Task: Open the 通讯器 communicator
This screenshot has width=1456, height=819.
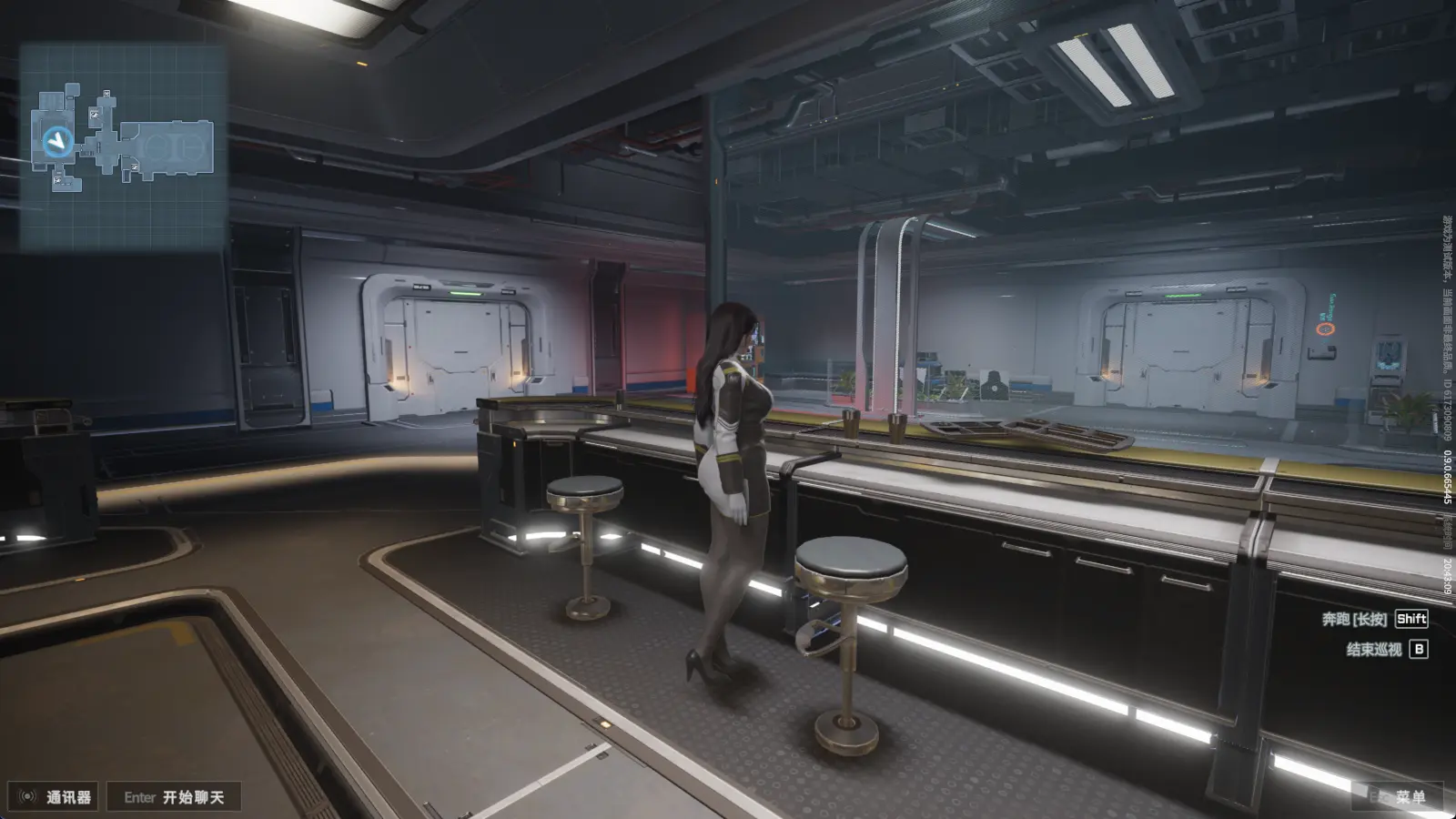Action: [56, 797]
